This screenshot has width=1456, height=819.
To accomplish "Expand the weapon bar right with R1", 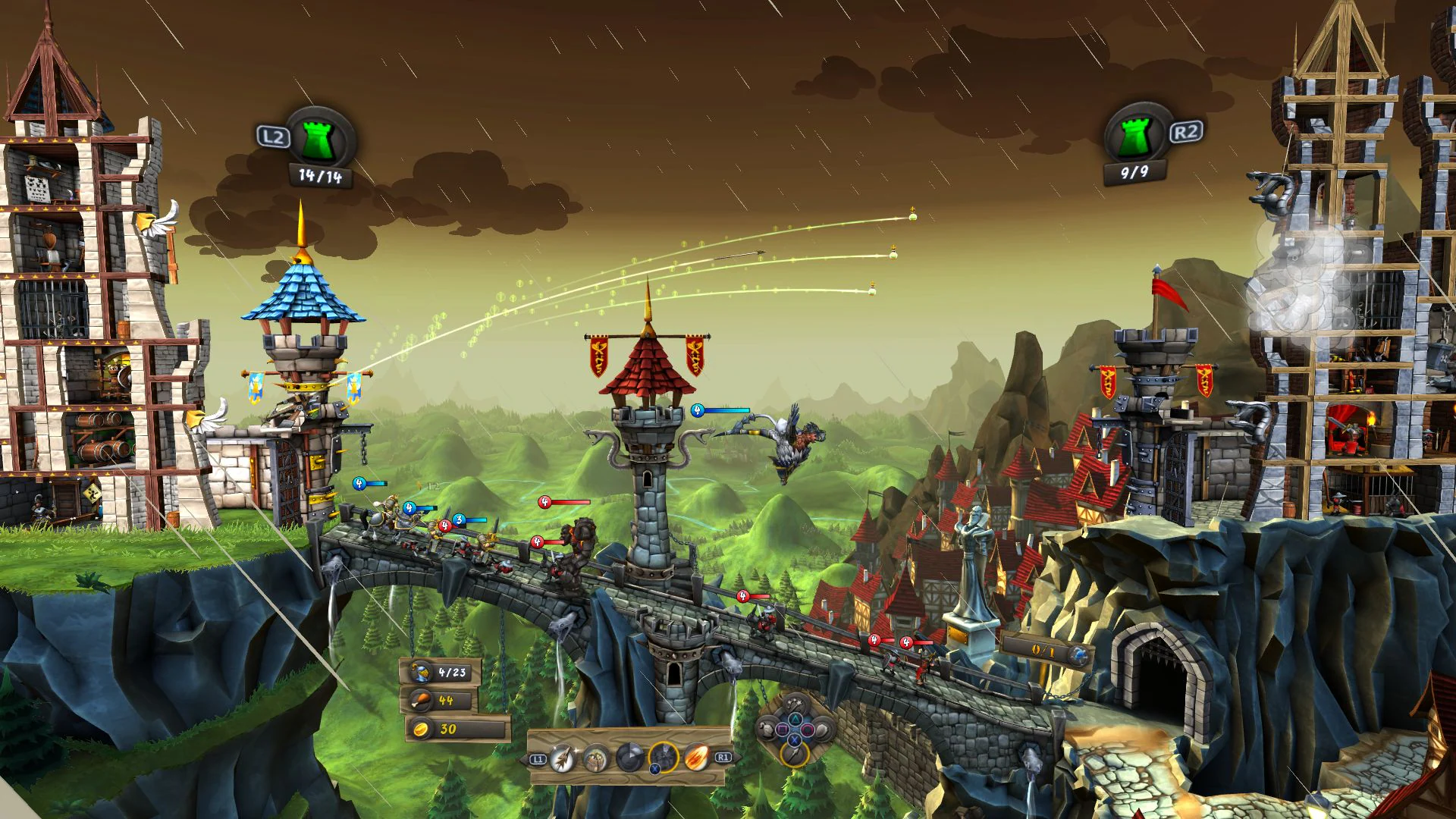I will click(x=723, y=758).
